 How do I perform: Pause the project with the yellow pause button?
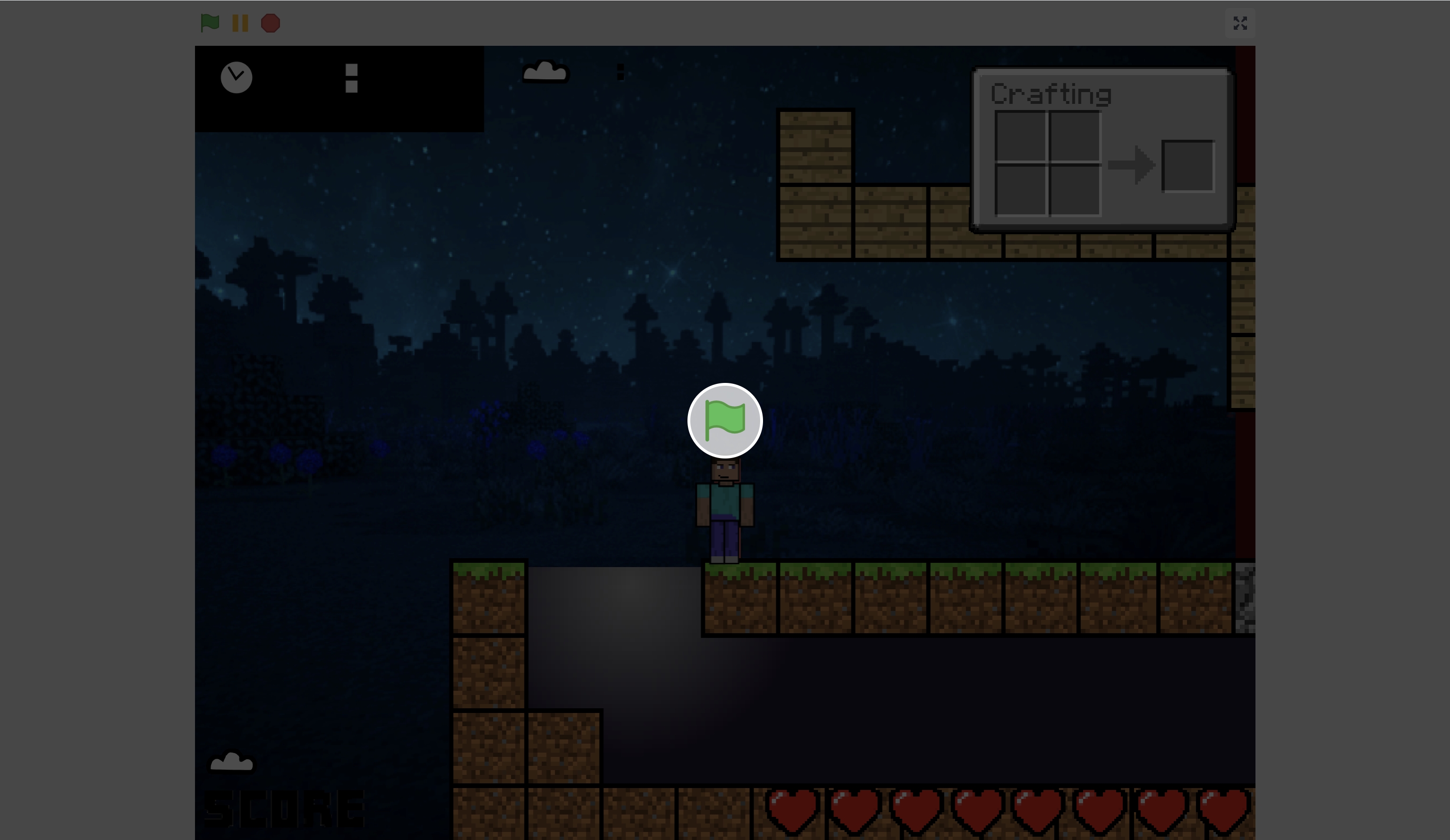[x=240, y=23]
